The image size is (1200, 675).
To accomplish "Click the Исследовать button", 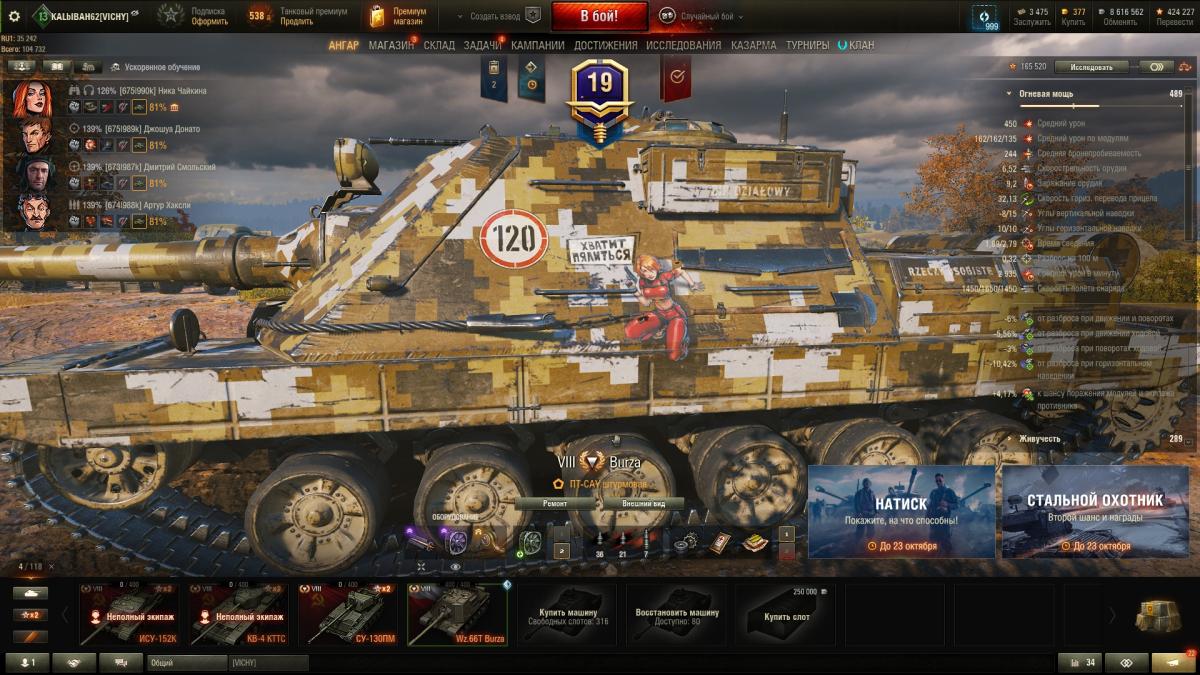I will coord(1091,67).
